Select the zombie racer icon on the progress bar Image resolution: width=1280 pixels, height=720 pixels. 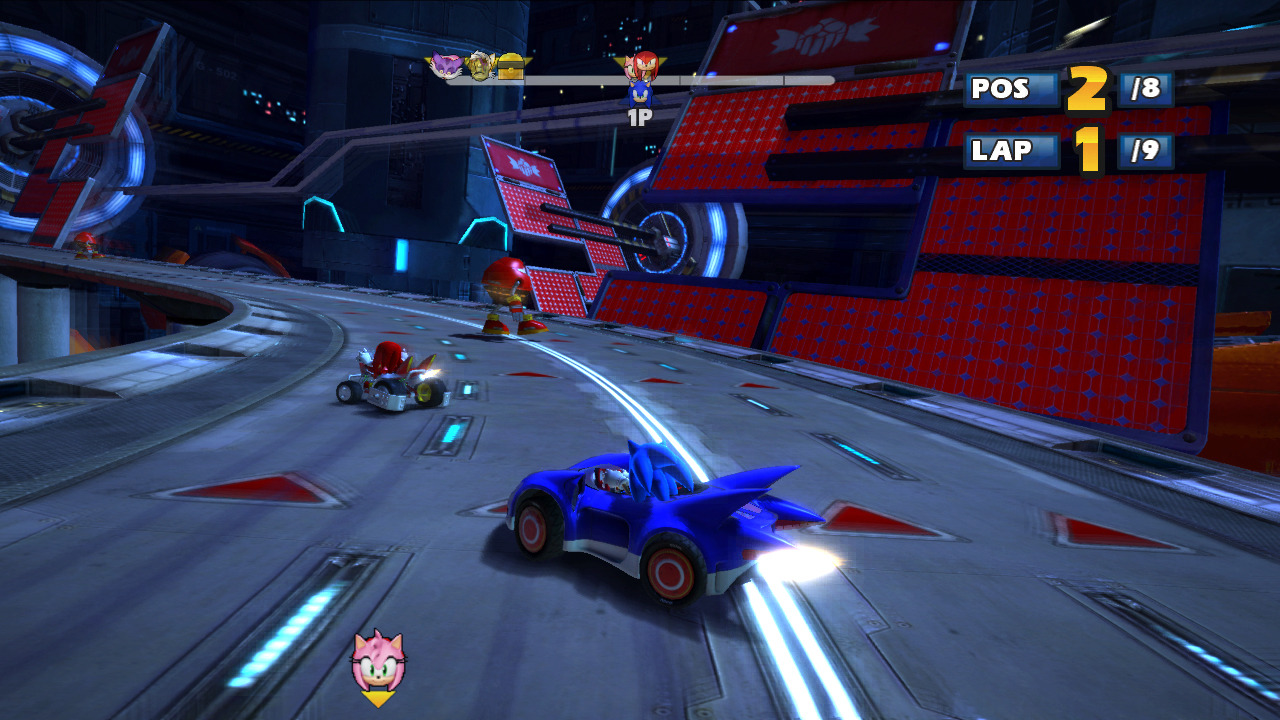(480, 66)
